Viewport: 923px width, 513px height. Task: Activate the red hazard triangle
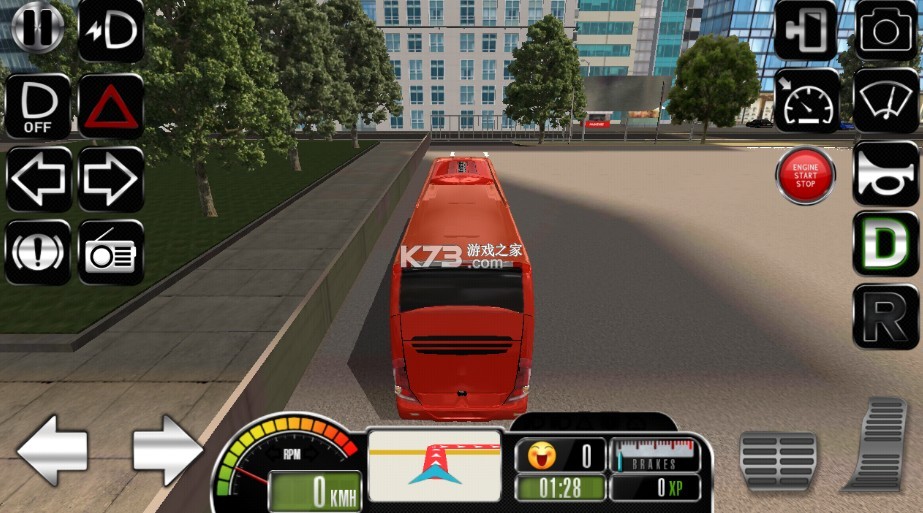(111, 106)
